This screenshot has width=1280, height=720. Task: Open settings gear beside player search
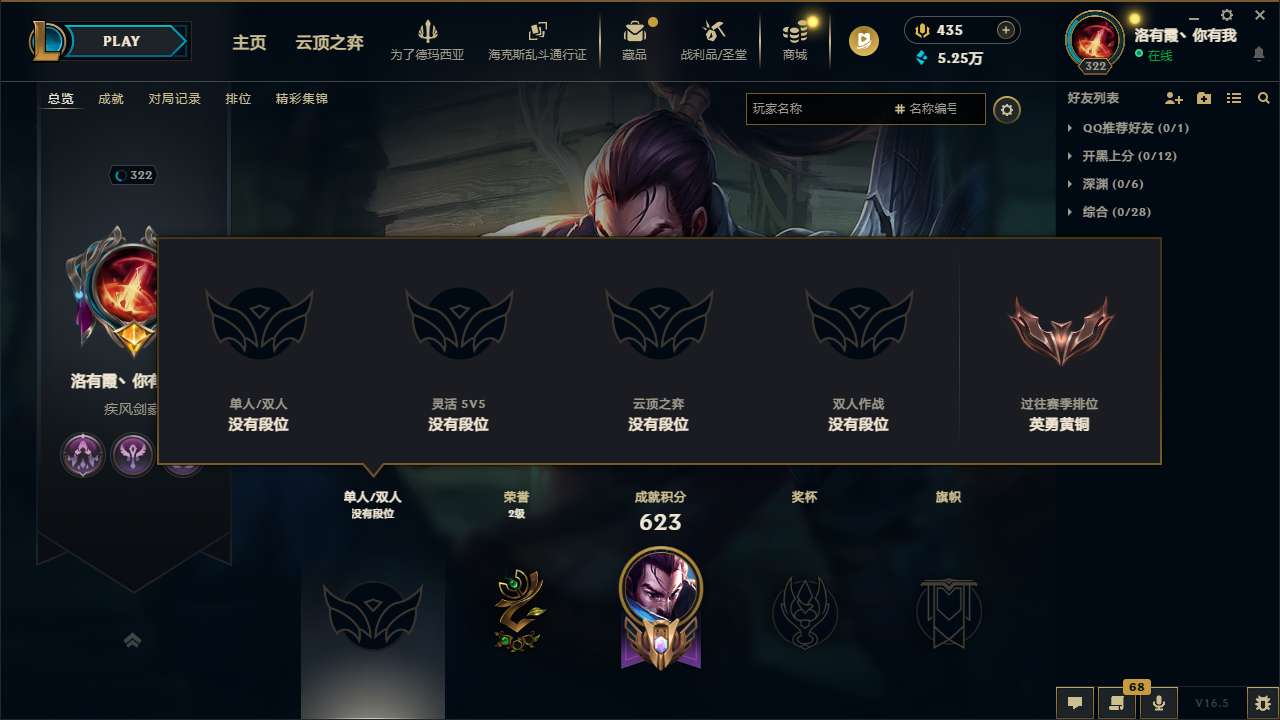pyautogui.click(x=1007, y=110)
